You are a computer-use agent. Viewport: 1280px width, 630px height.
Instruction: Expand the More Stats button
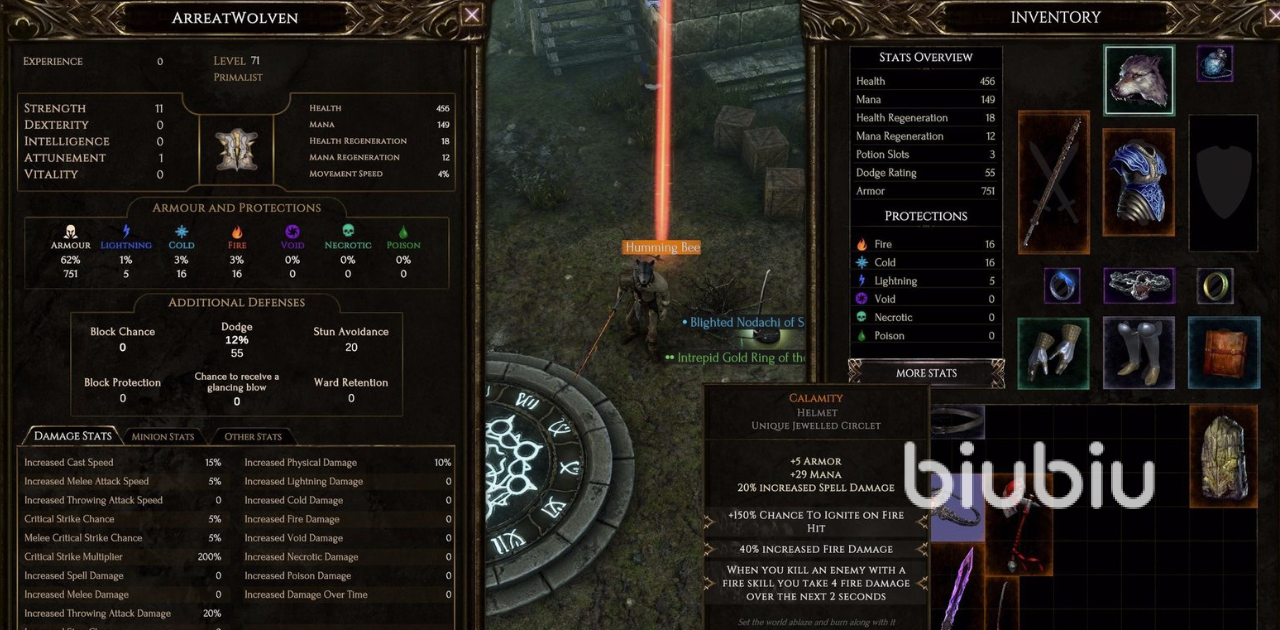(926, 373)
